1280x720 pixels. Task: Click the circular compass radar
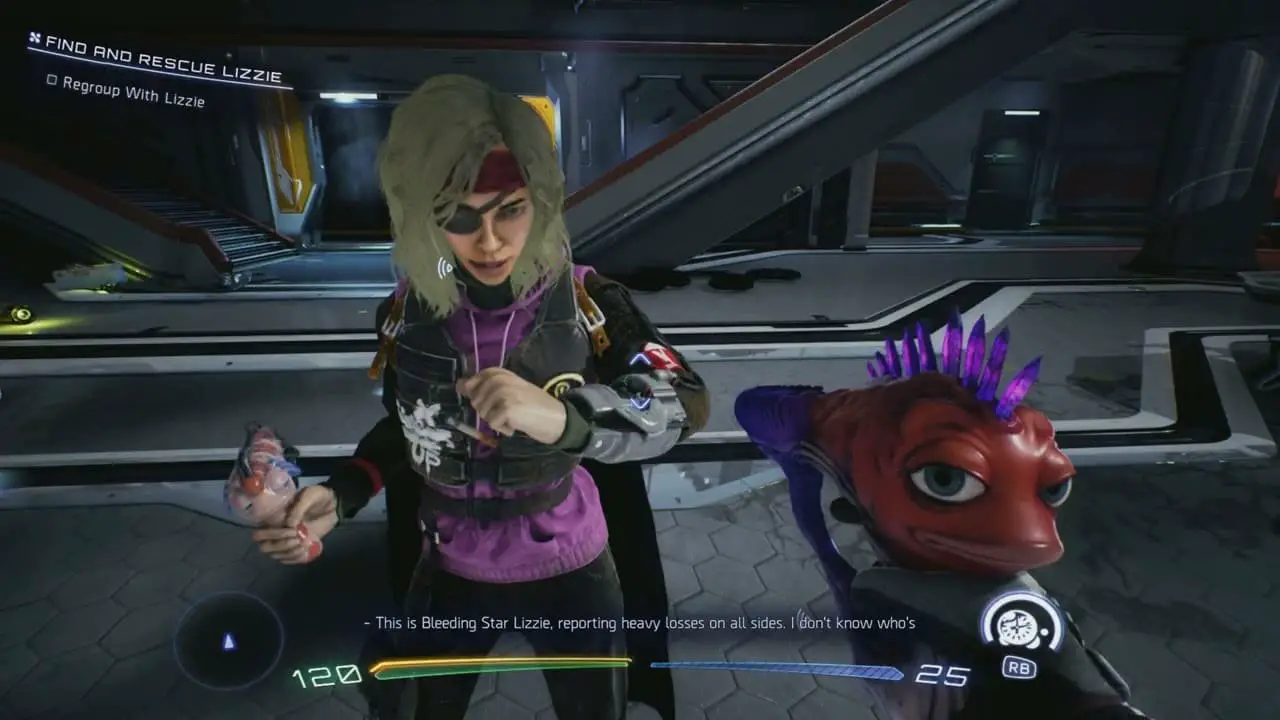pyautogui.click(x=229, y=641)
